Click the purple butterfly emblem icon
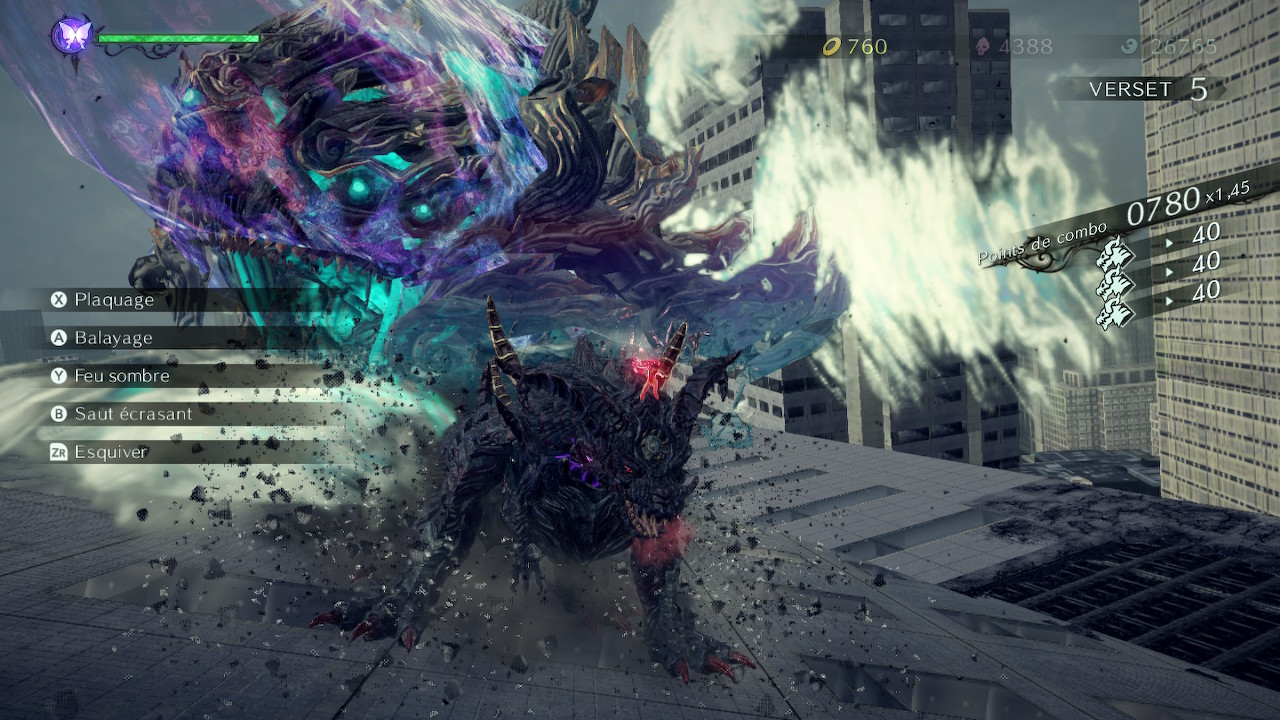This screenshot has height=720, width=1280. (72, 37)
